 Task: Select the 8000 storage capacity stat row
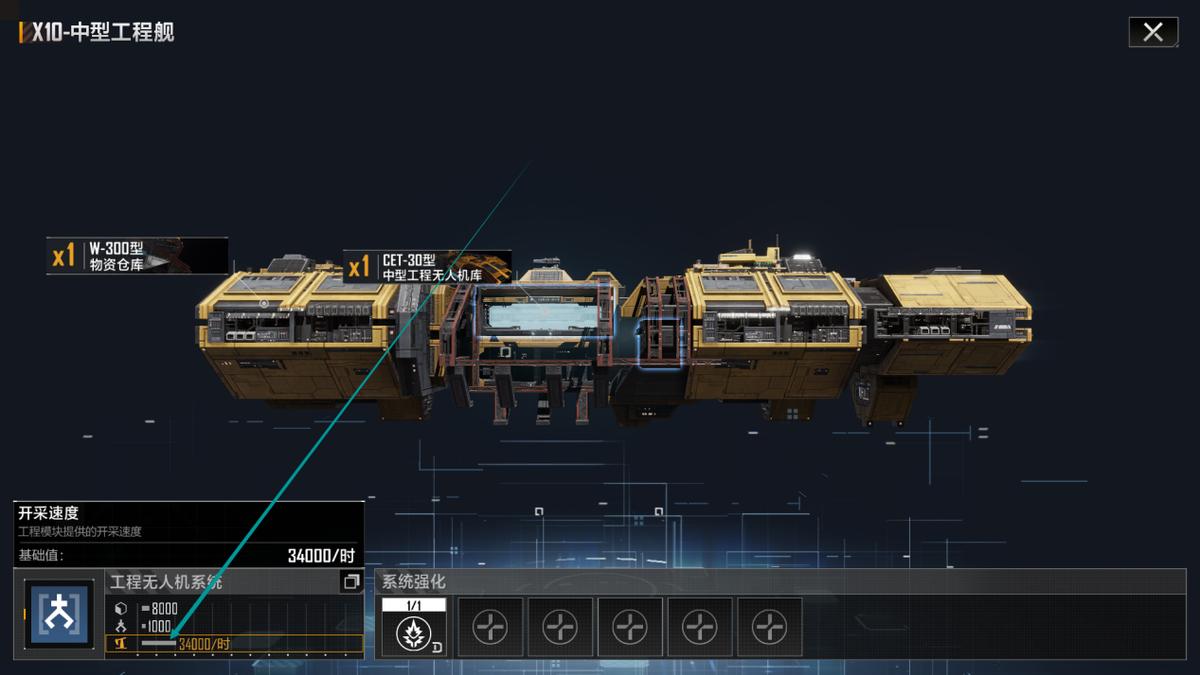234,608
